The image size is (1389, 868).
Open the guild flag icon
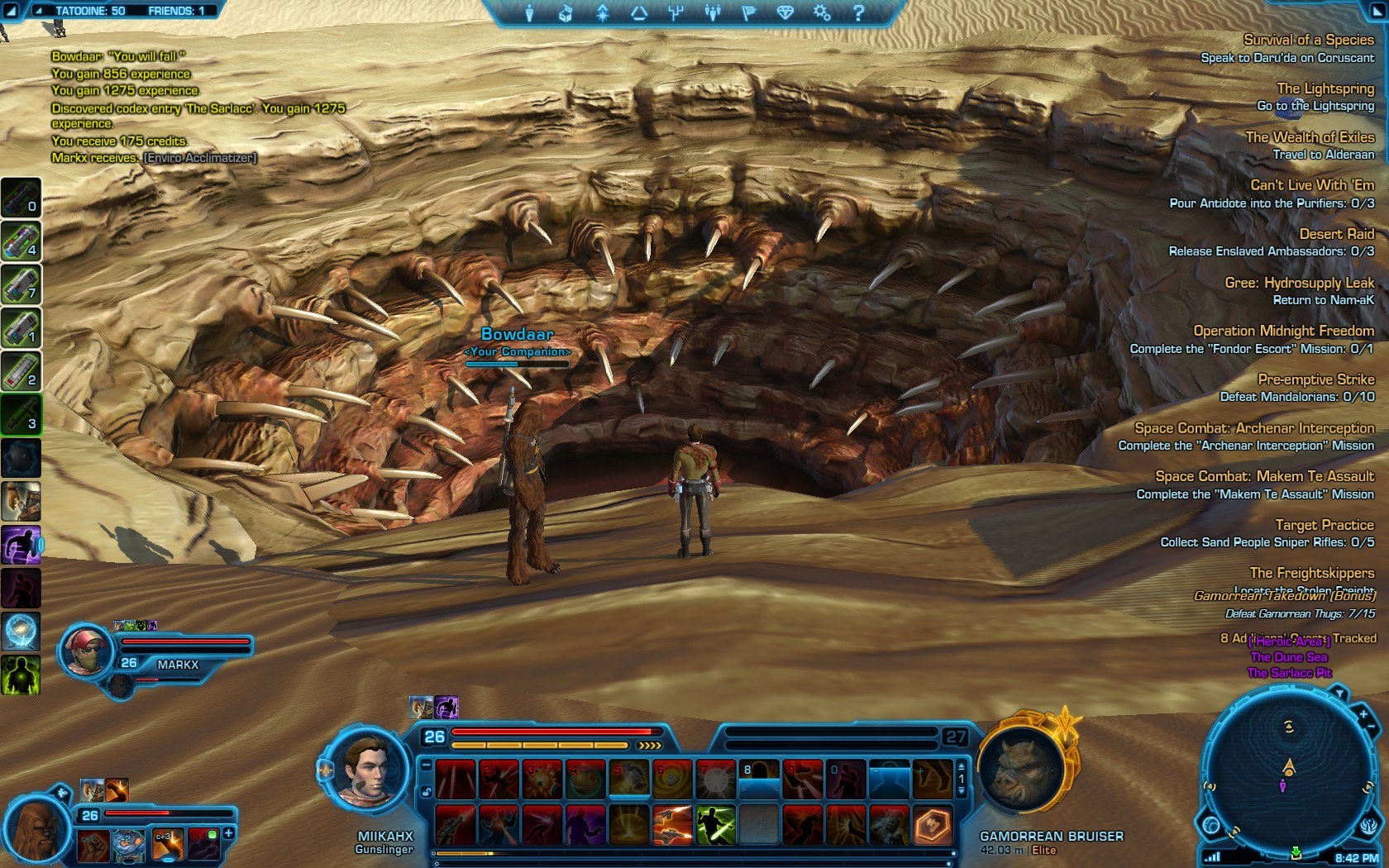pyautogui.click(x=752, y=11)
